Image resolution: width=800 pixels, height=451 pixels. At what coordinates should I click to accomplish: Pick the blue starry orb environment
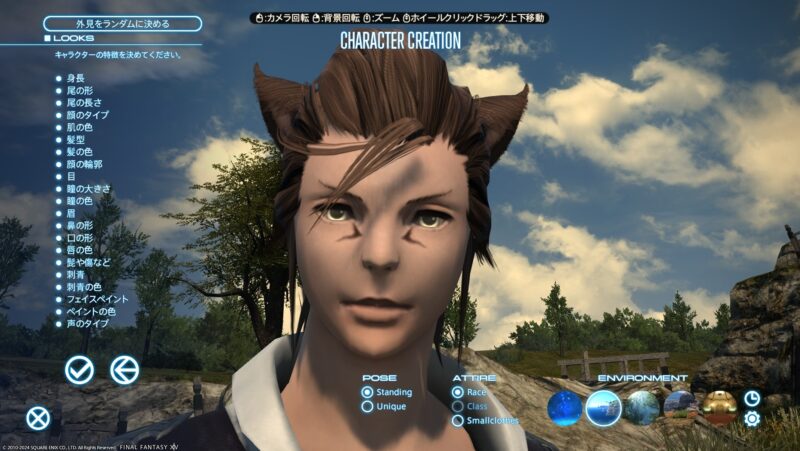tap(565, 407)
